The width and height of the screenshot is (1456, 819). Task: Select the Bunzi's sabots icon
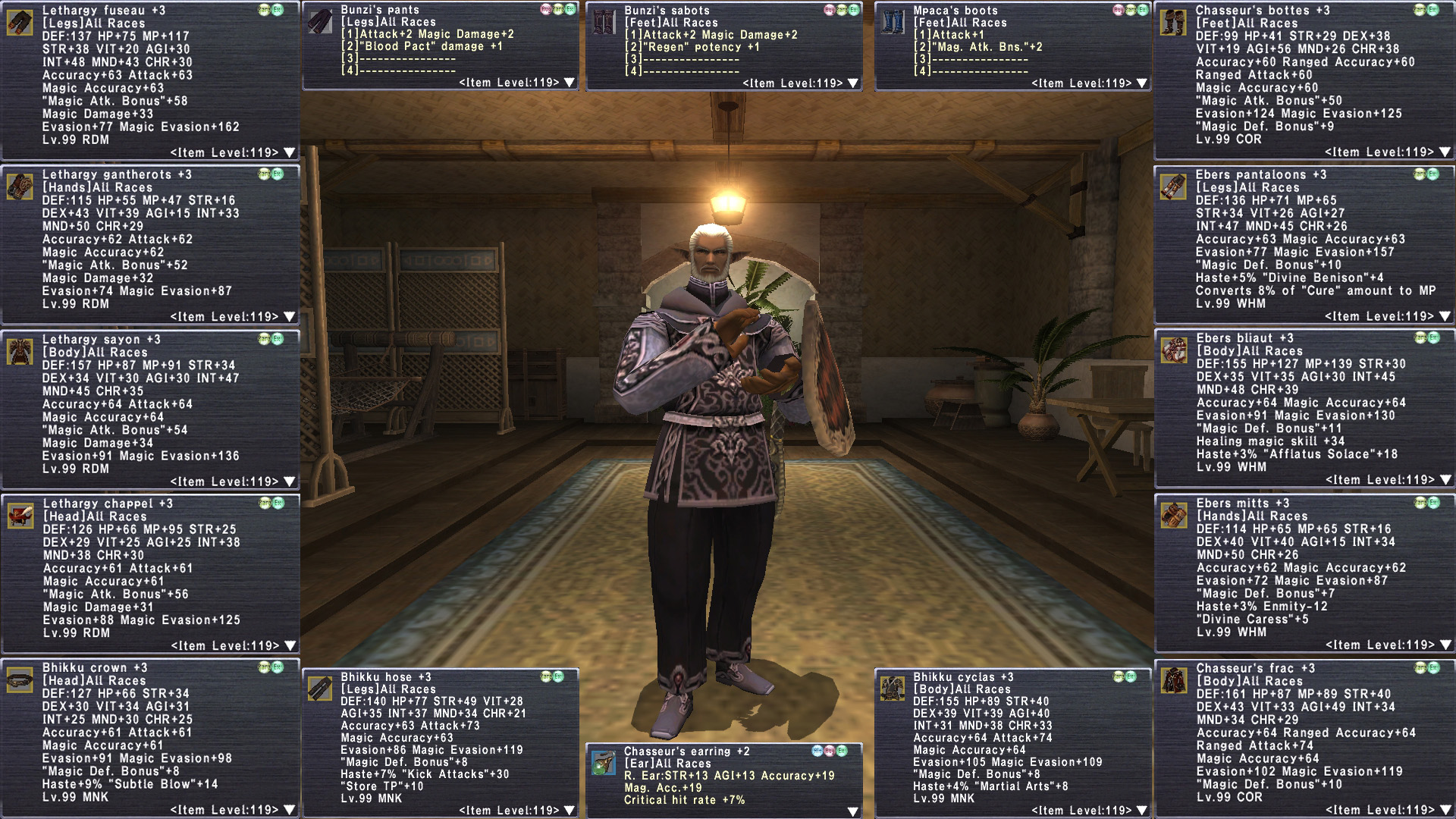(x=604, y=22)
